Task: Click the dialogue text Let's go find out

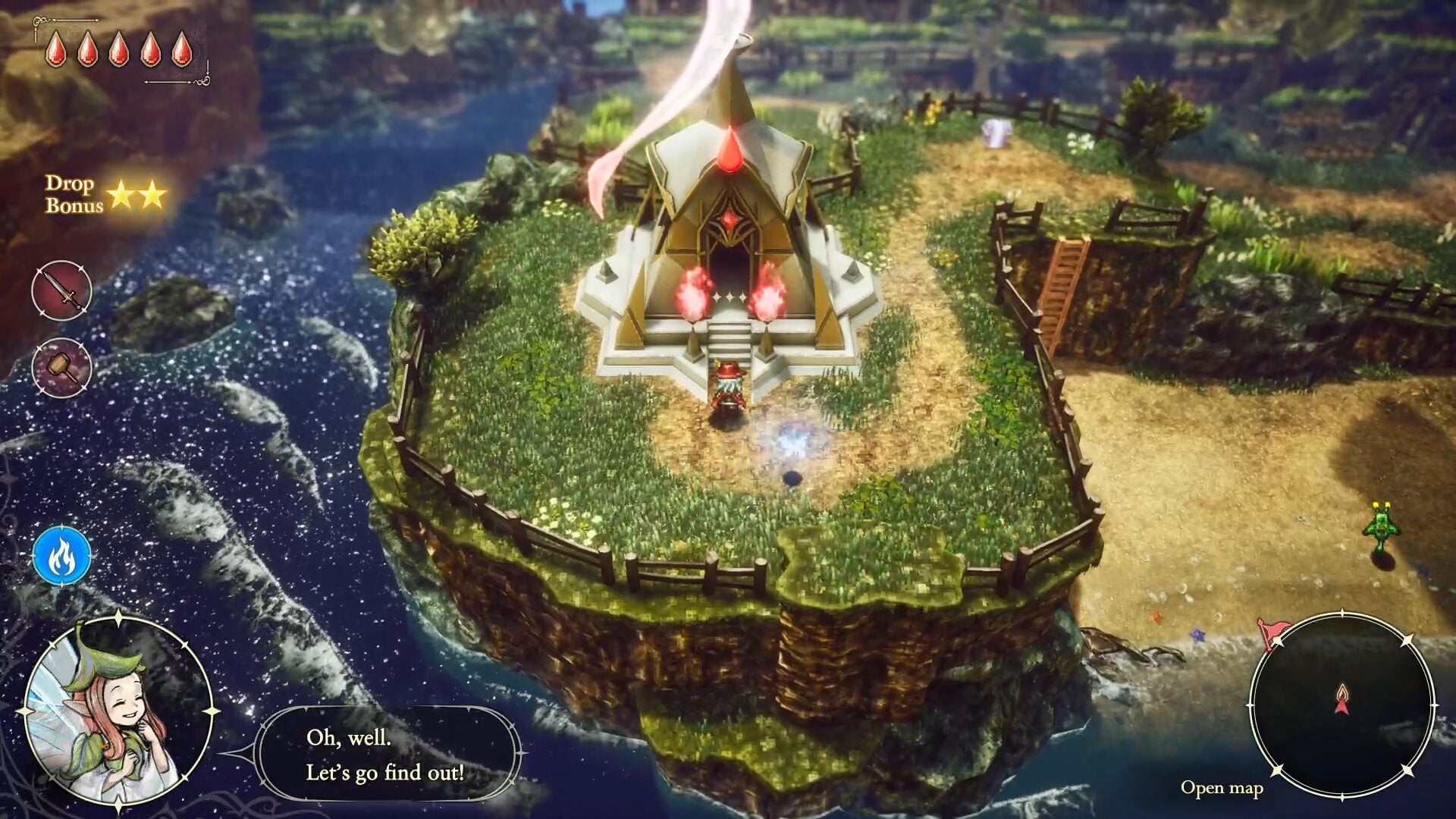Action: tap(387, 773)
